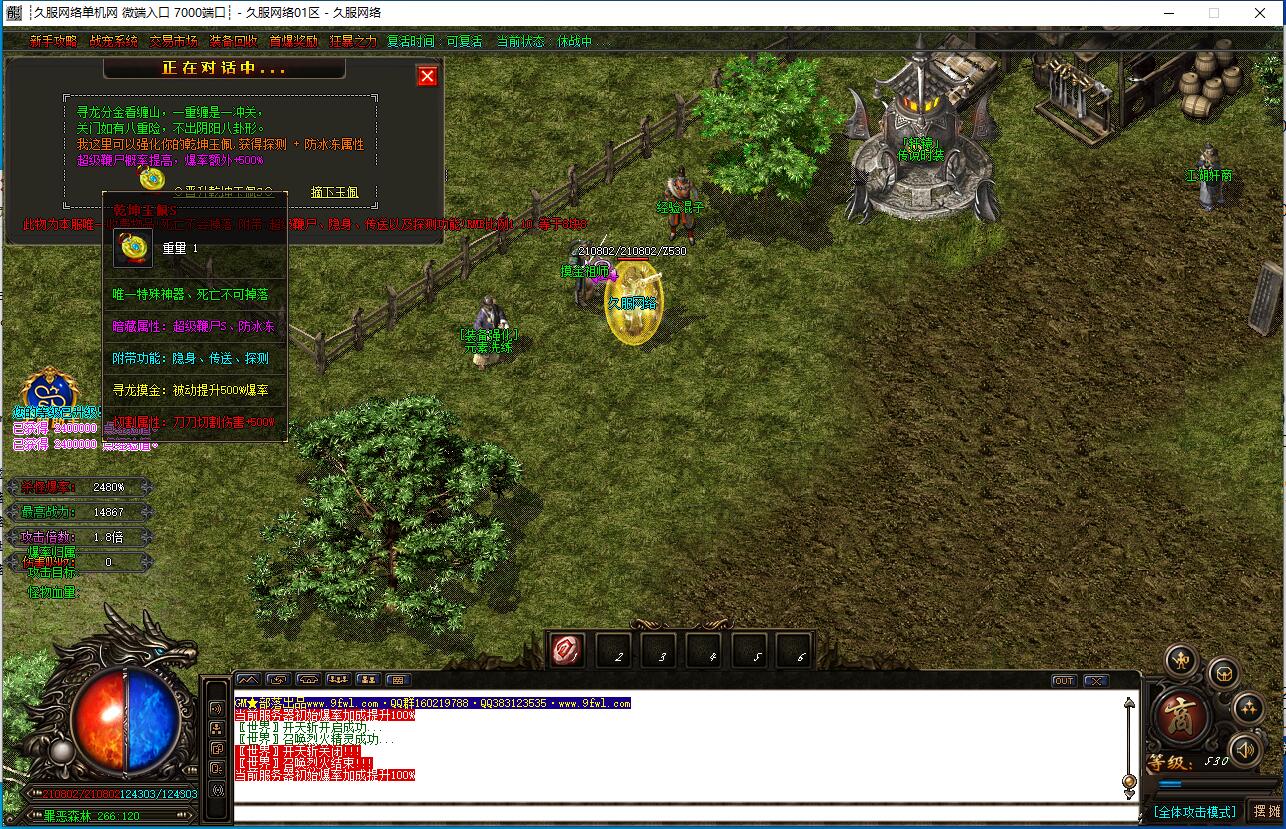Click the round 商 shop button
The width and height of the screenshot is (1286, 829).
(x=1181, y=715)
